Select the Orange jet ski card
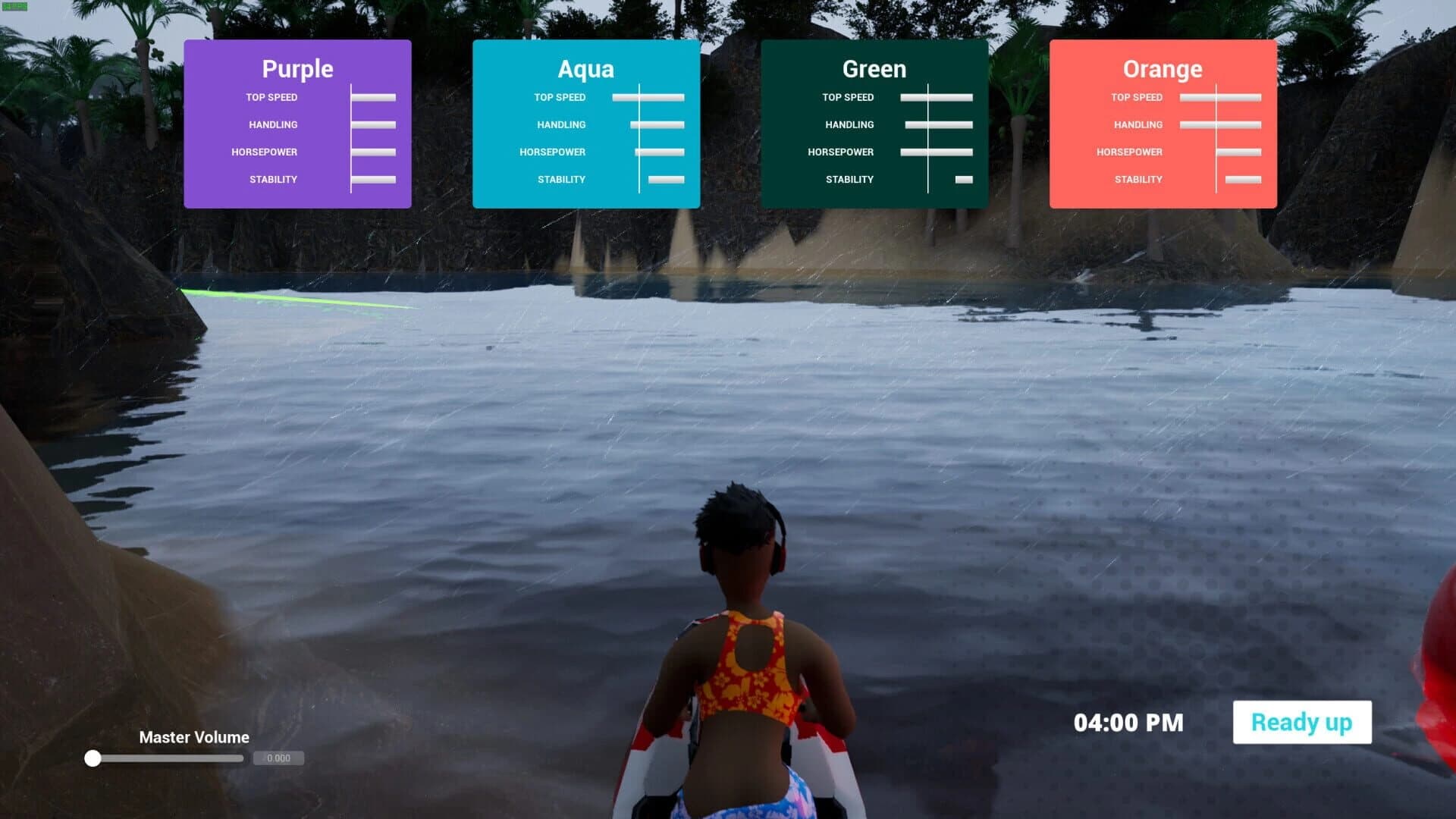Viewport: 1456px width, 819px height. 1163,121
